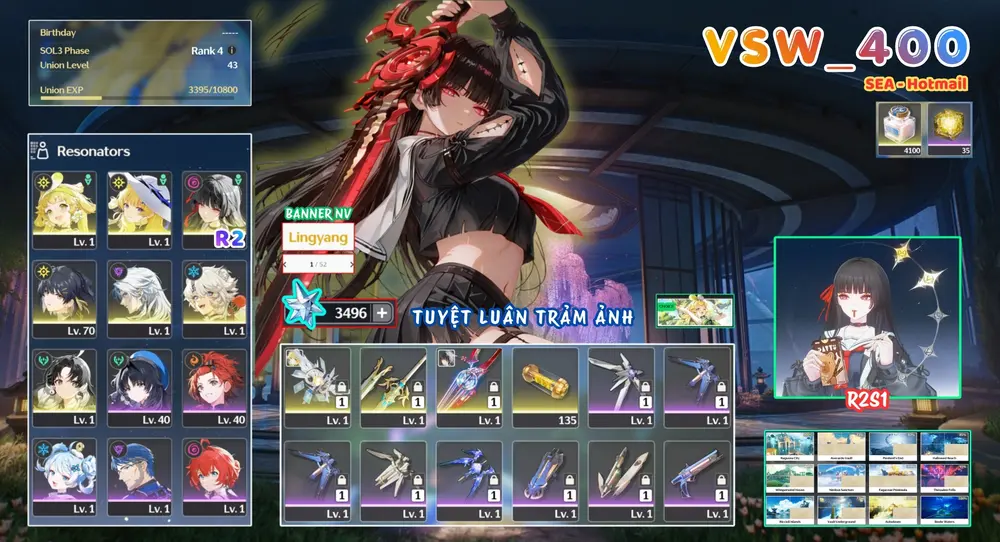Select the golden tube item showing 135
The image size is (1000, 542).
click(x=545, y=387)
